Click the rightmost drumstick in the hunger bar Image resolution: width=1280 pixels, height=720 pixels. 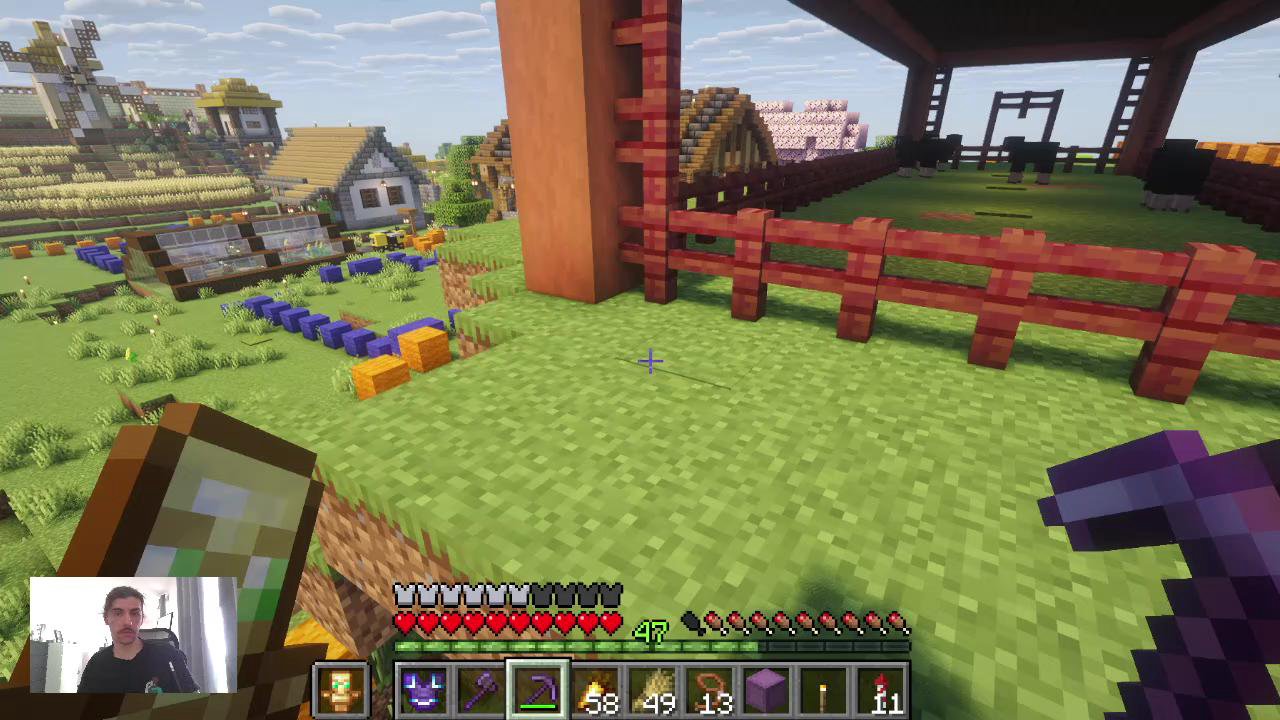[x=898, y=622]
